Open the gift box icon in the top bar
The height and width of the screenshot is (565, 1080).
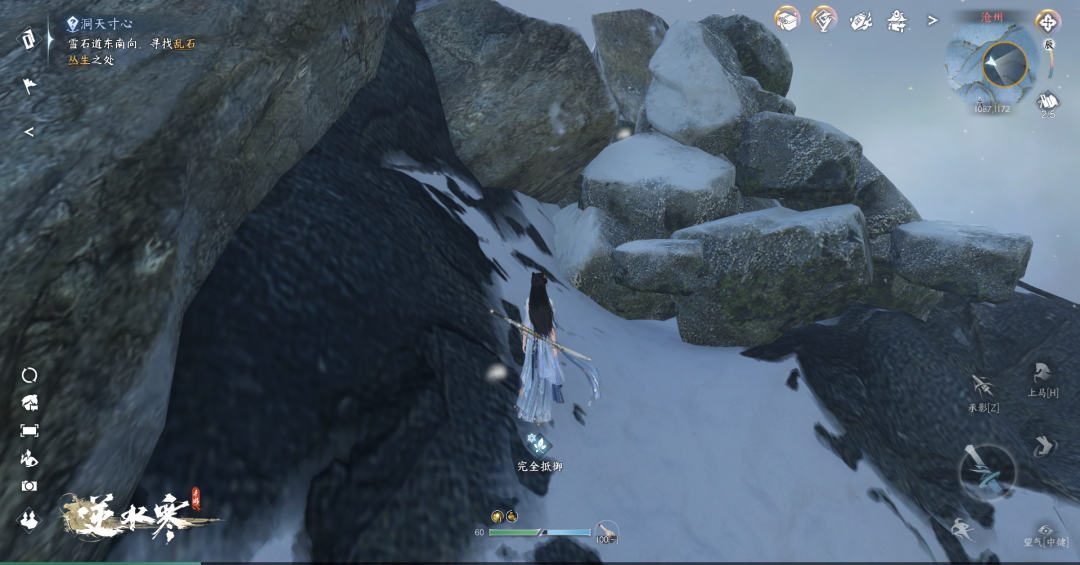[788, 19]
